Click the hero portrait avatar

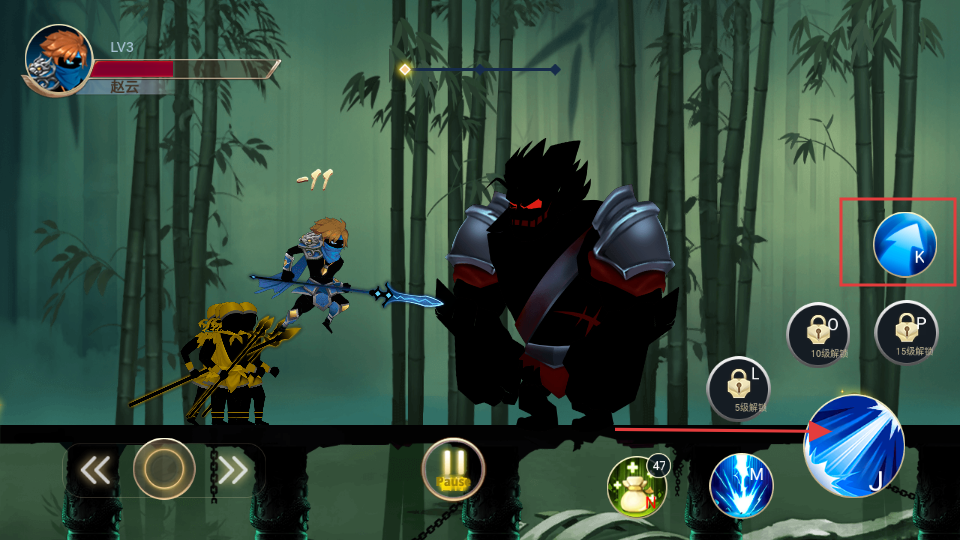(x=58, y=60)
